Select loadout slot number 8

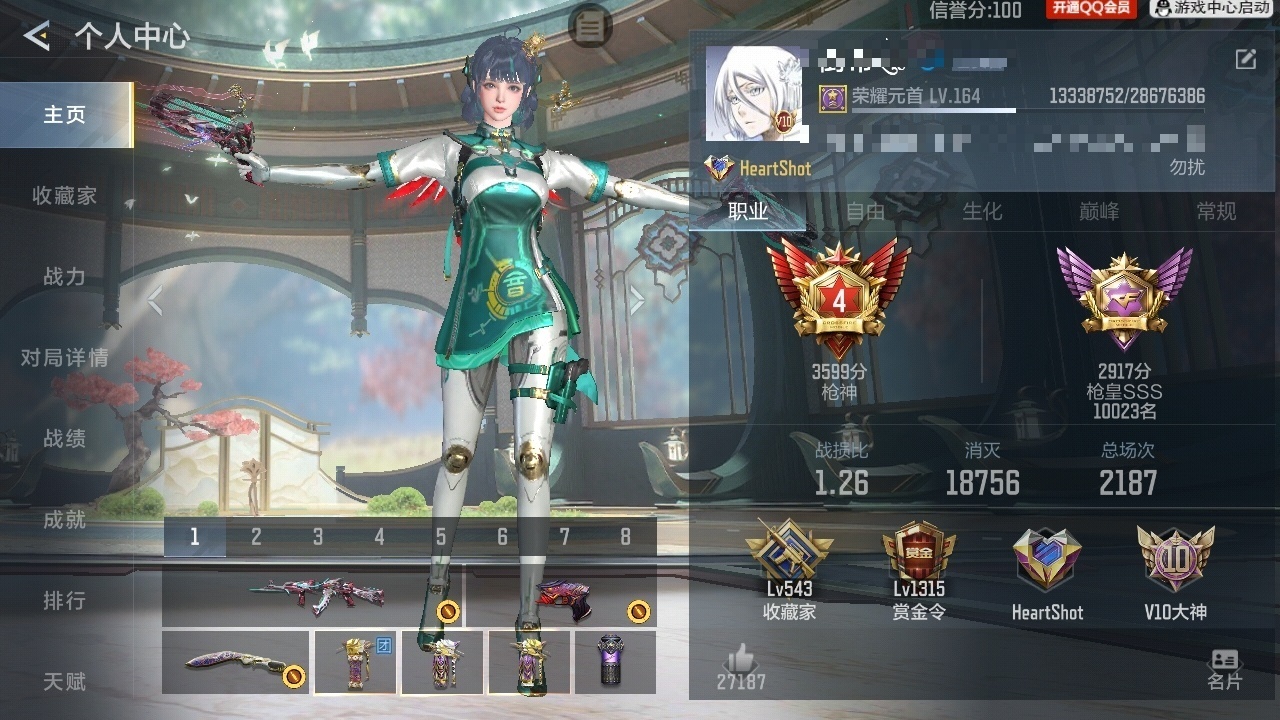626,538
